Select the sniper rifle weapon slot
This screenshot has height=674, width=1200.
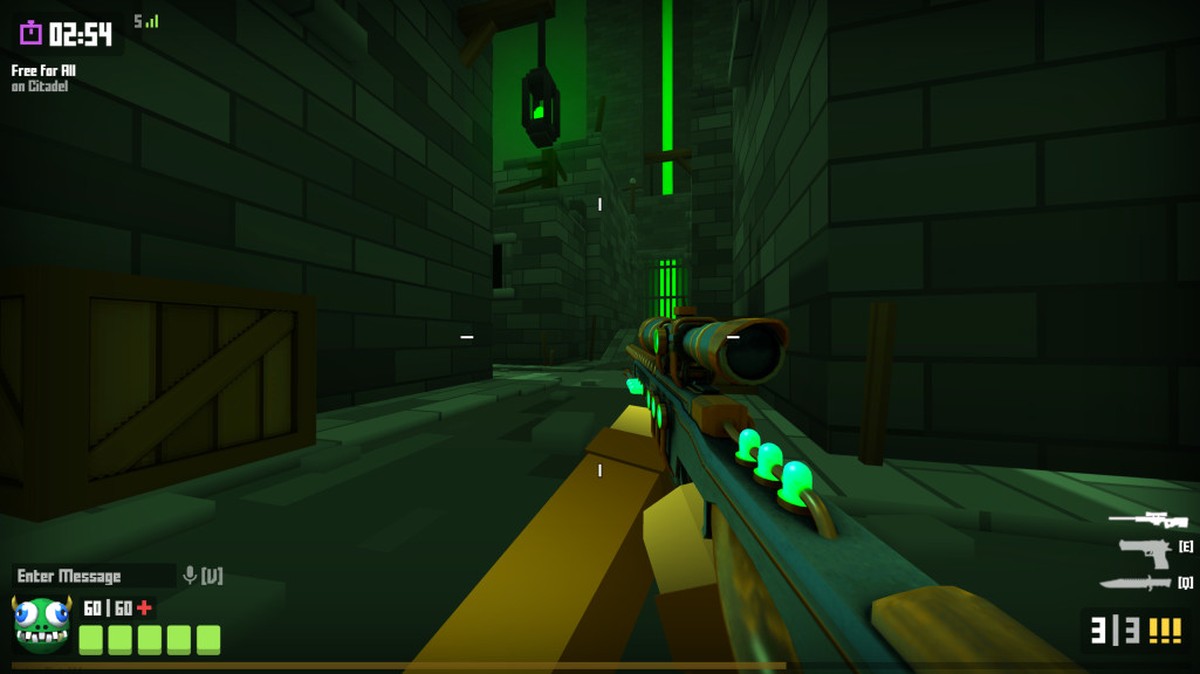coord(1148,519)
